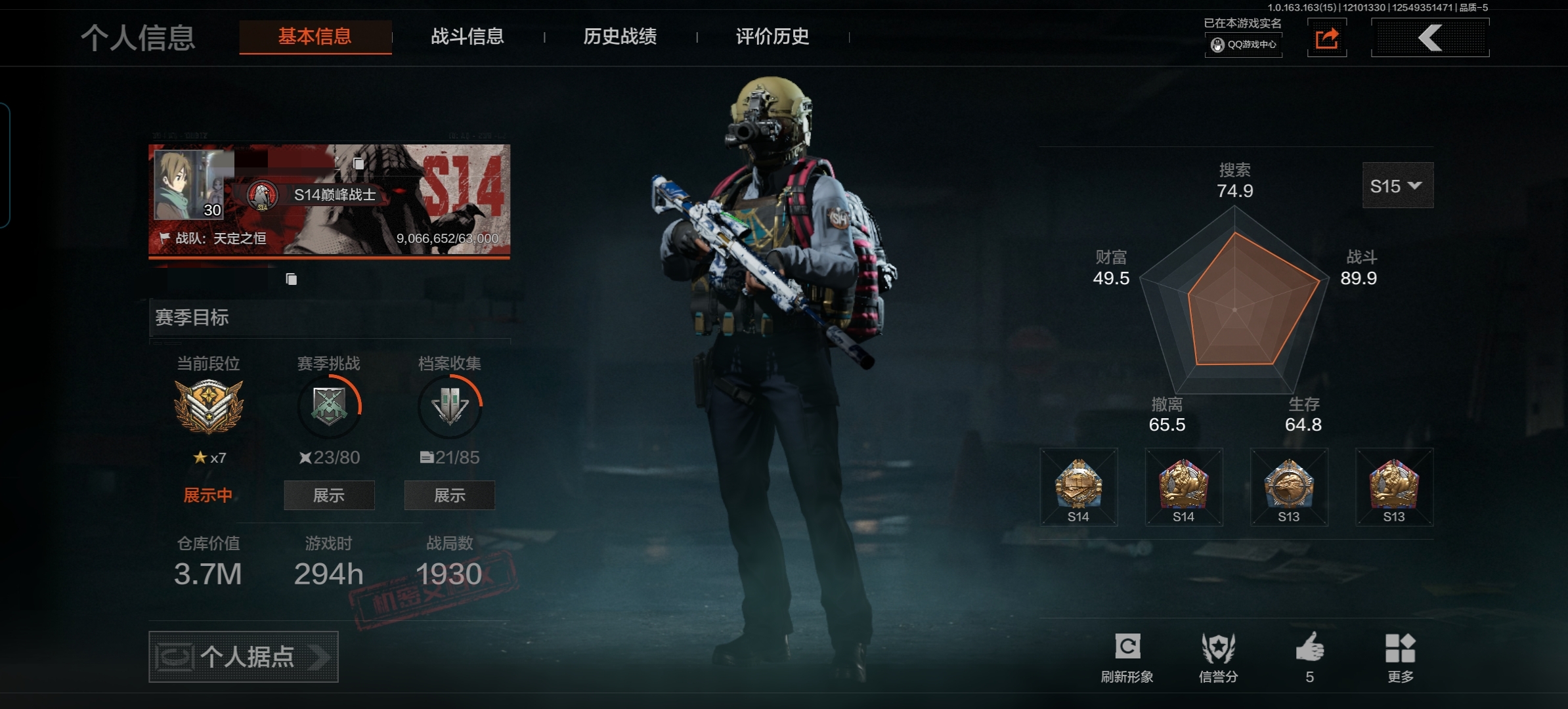Select the 基本信息 tab
This screenshot has width=1568, height=709.
[315, 37]
